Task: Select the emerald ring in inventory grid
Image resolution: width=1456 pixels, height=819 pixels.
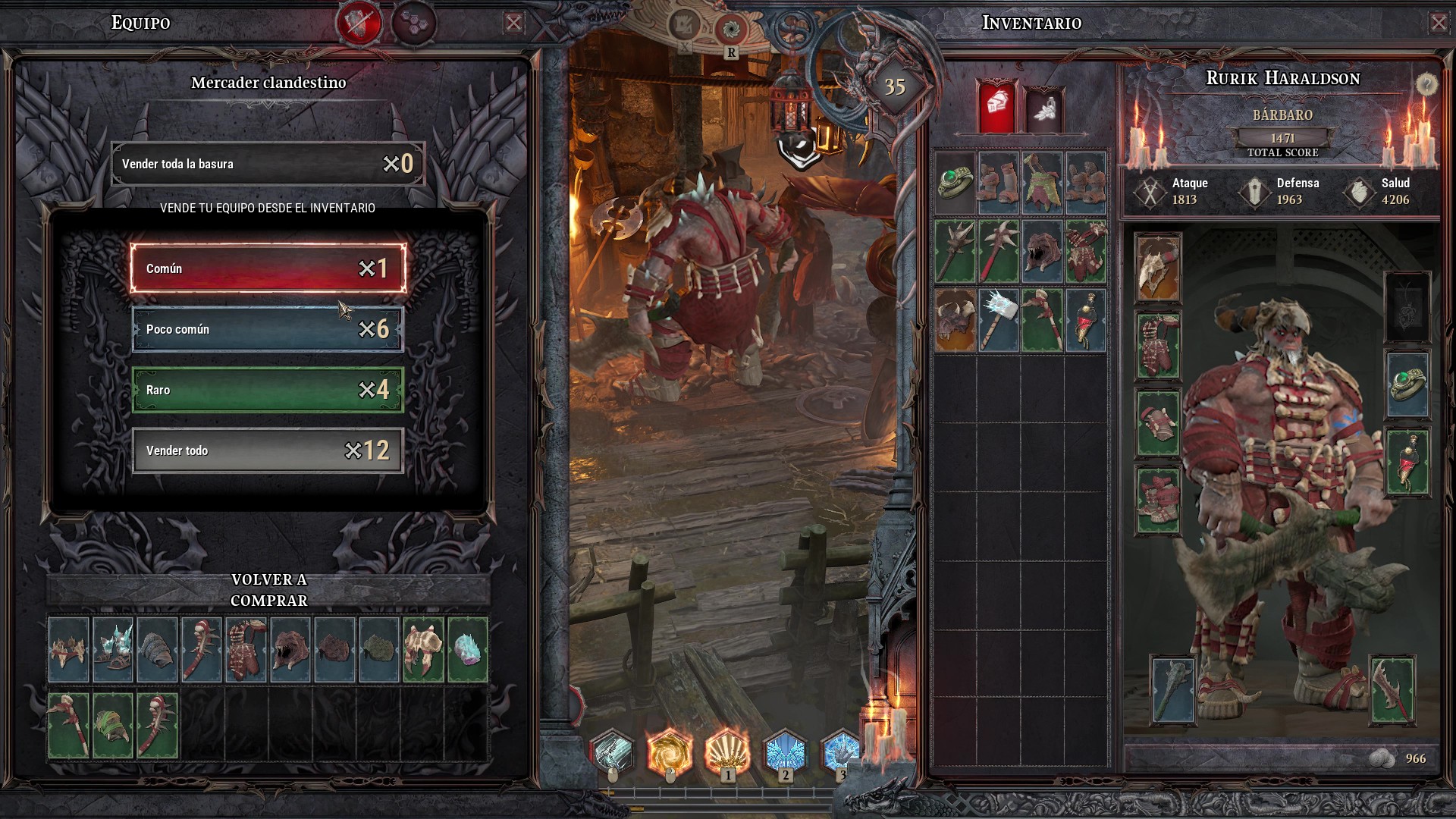Action: pyautogui.click(x=955, y=183)
